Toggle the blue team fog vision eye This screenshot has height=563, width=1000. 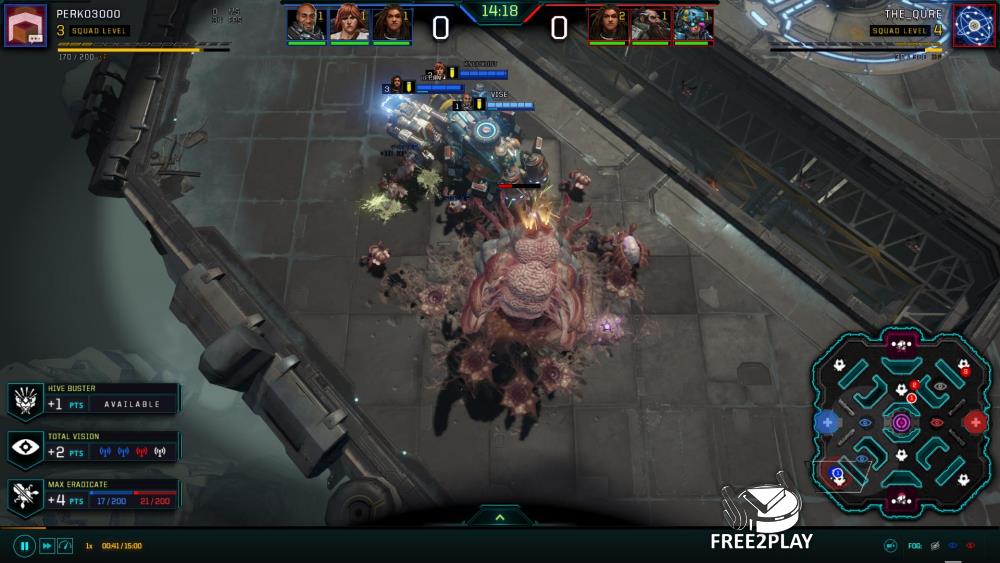pyautogui.click(x=952, y=546)
